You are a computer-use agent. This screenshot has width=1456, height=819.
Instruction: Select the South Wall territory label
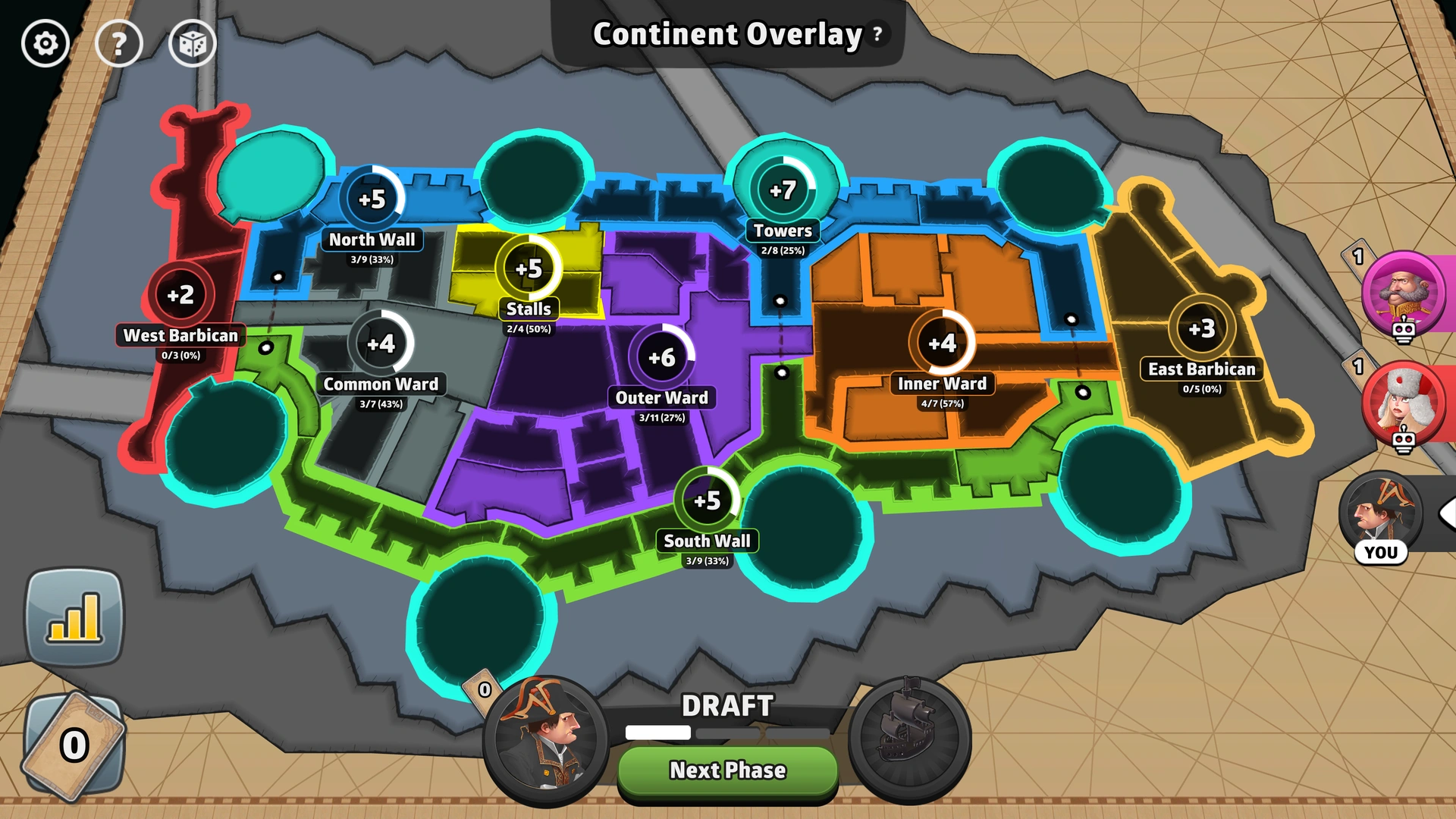coord(707,541)
